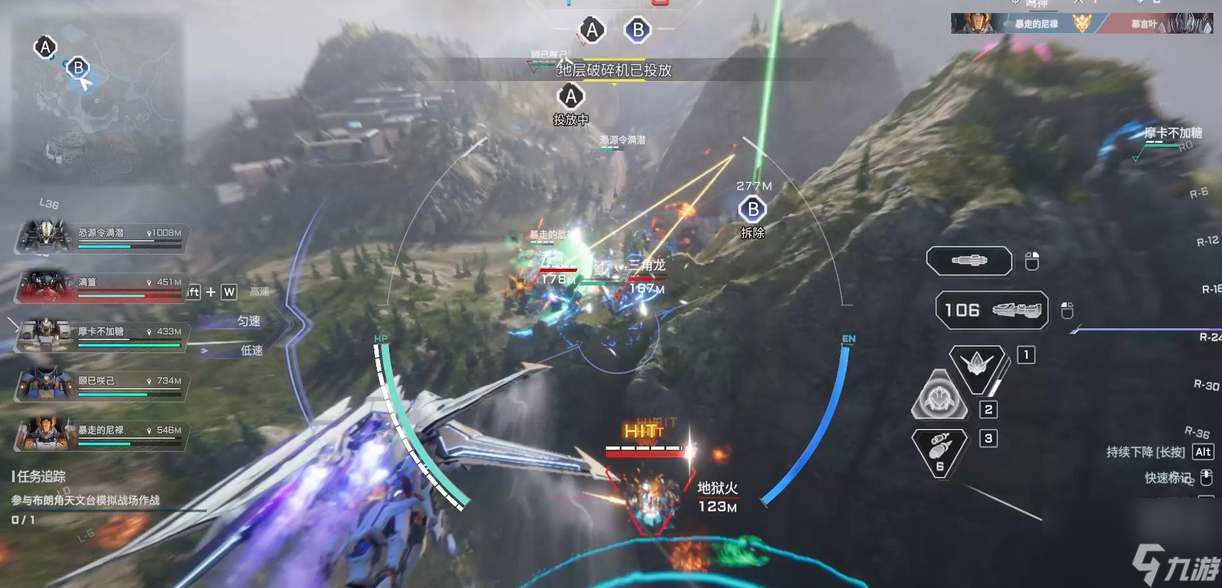Click the A point icon on the minimap

point(44,46)
